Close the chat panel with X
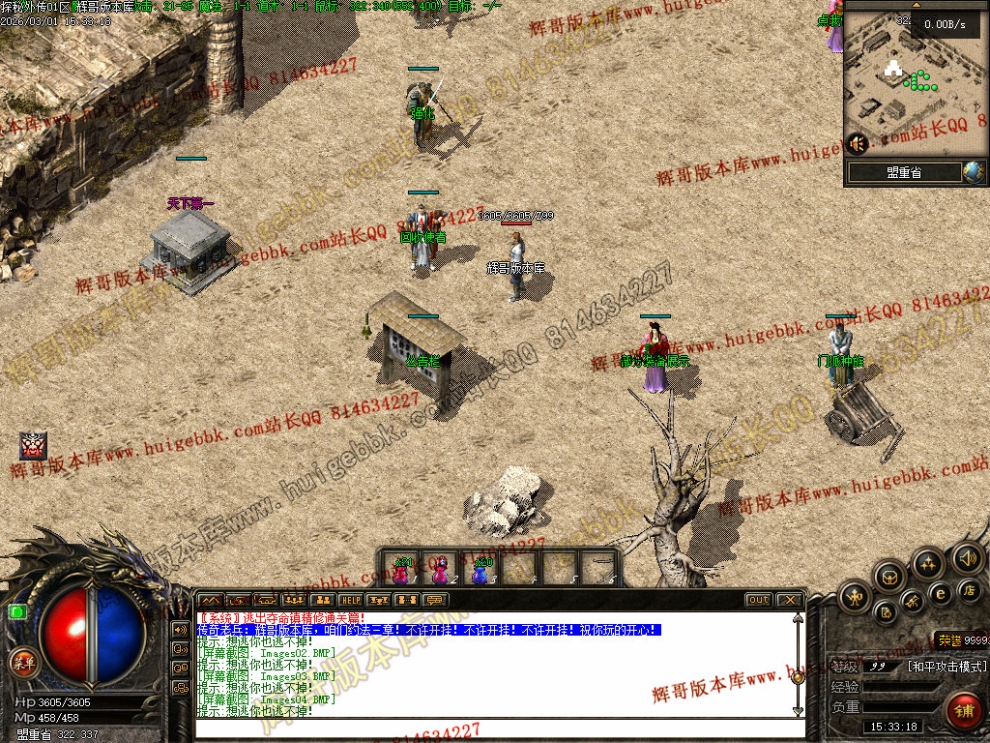 [790, 600]
